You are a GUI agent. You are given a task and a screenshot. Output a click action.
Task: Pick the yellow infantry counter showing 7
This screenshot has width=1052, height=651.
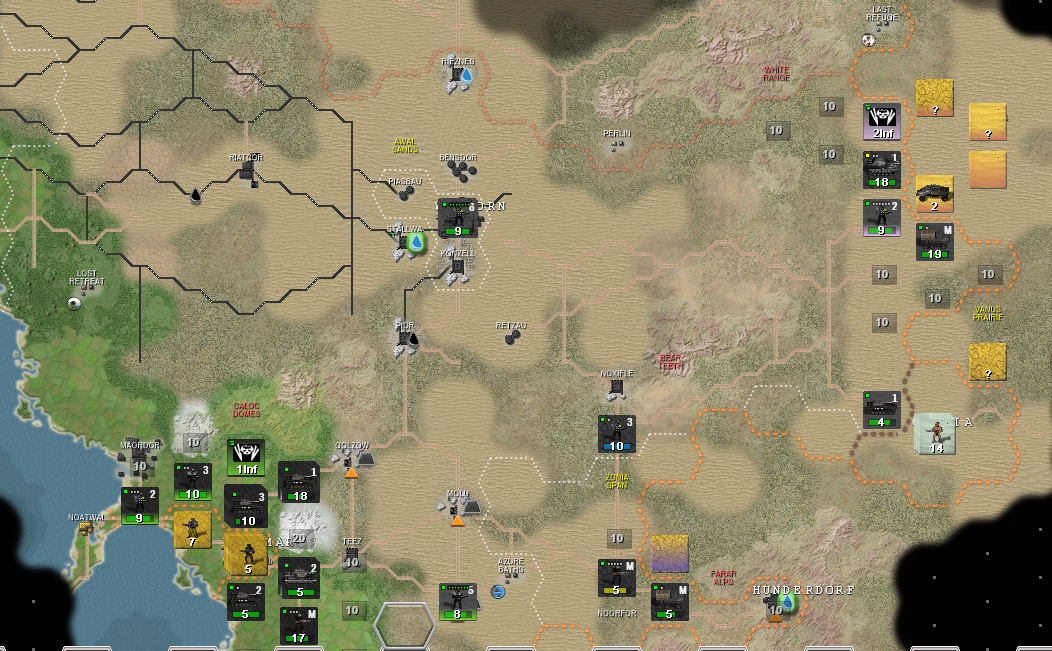pyautogui.click(x=192, y=531)
